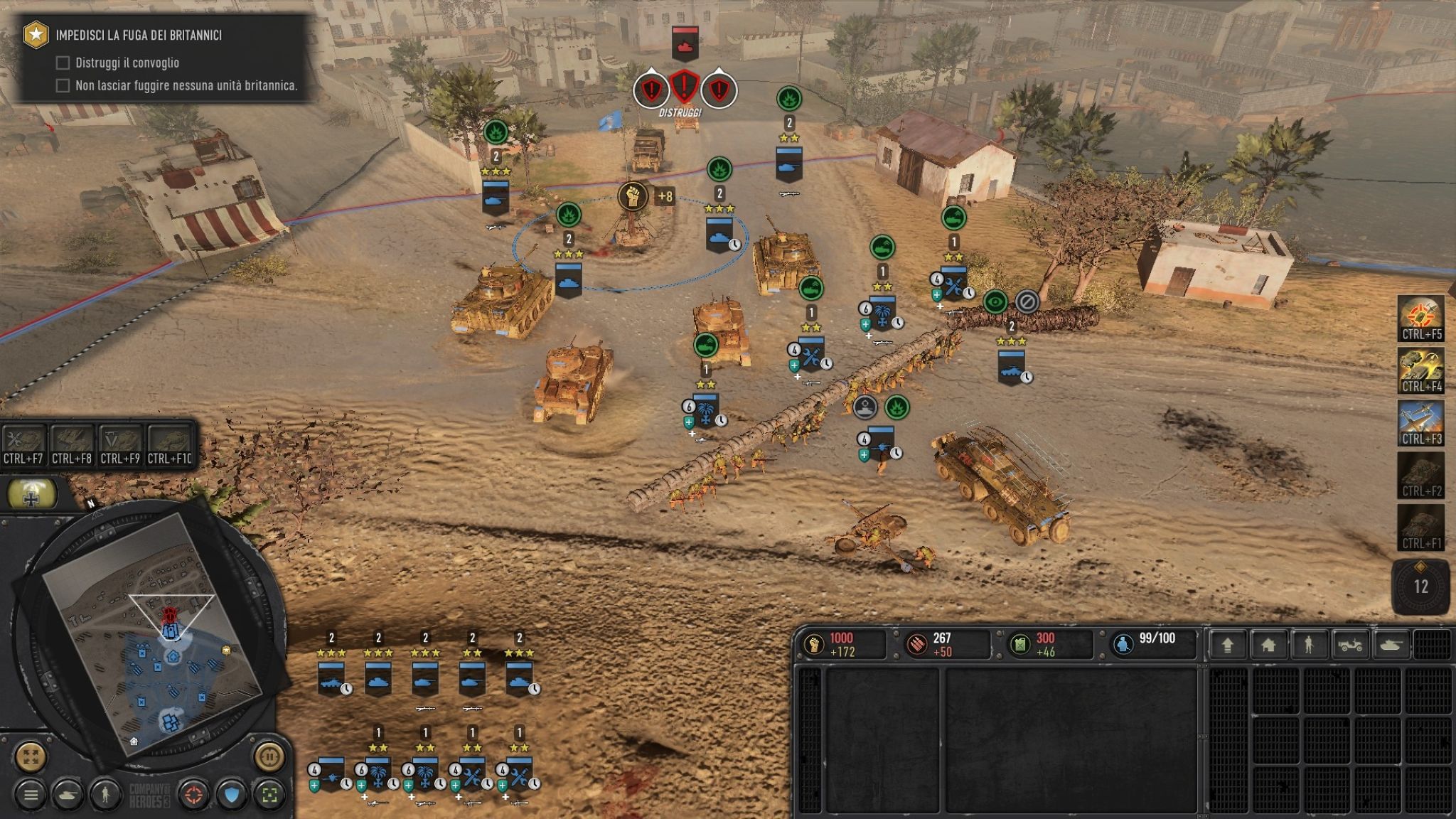This screenshot has width=1456, height=819.
Task: Activate the red crosshair attack command
Action: click(x=194, y=795)
